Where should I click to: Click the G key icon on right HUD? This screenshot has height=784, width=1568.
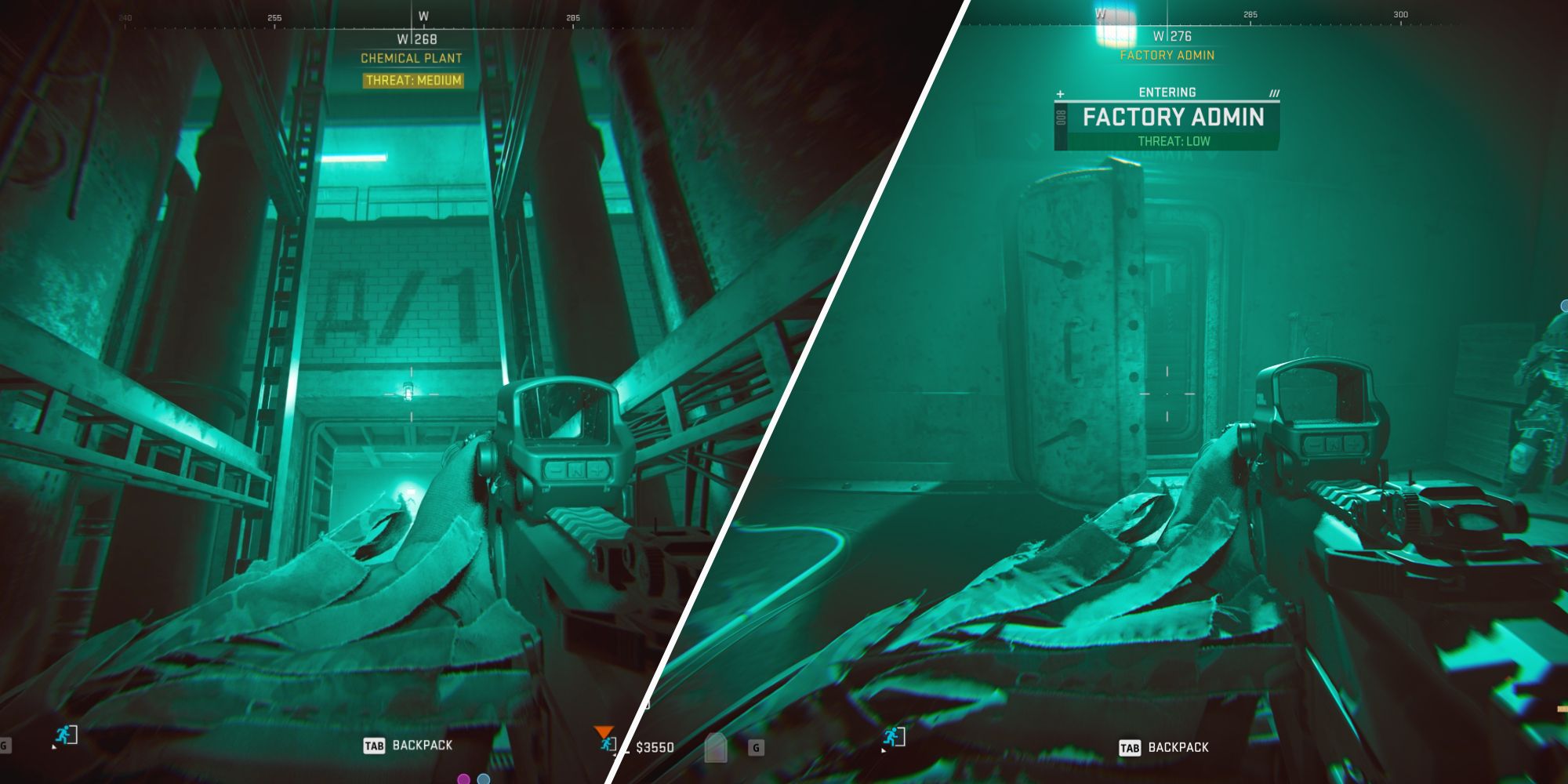tap(756, 747)
